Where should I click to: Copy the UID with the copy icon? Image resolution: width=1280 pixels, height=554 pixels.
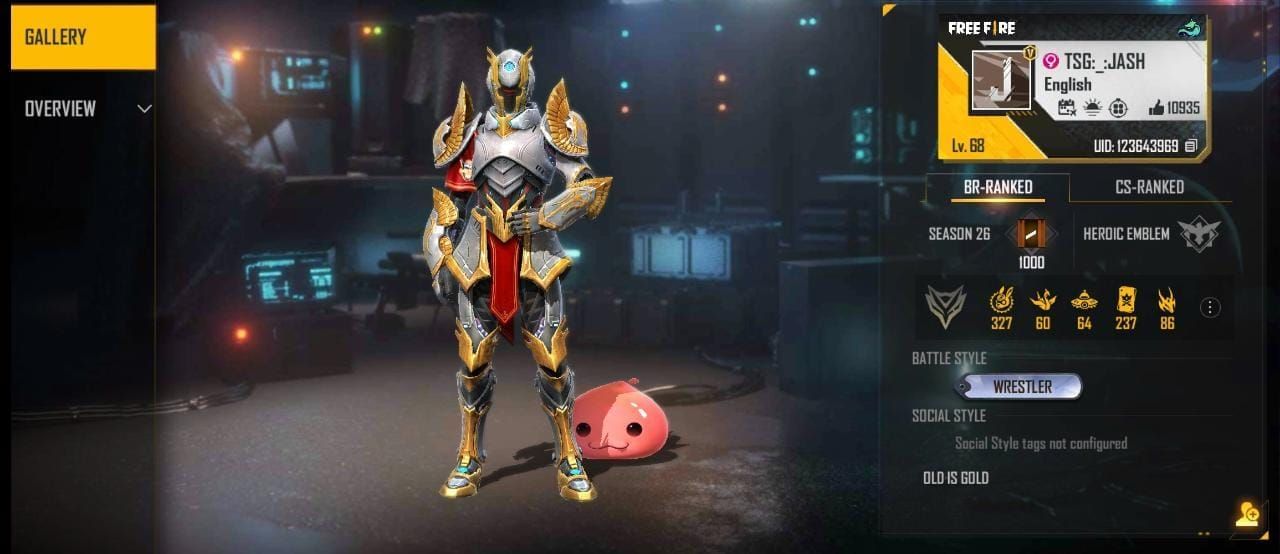[x=1190, y=146]
